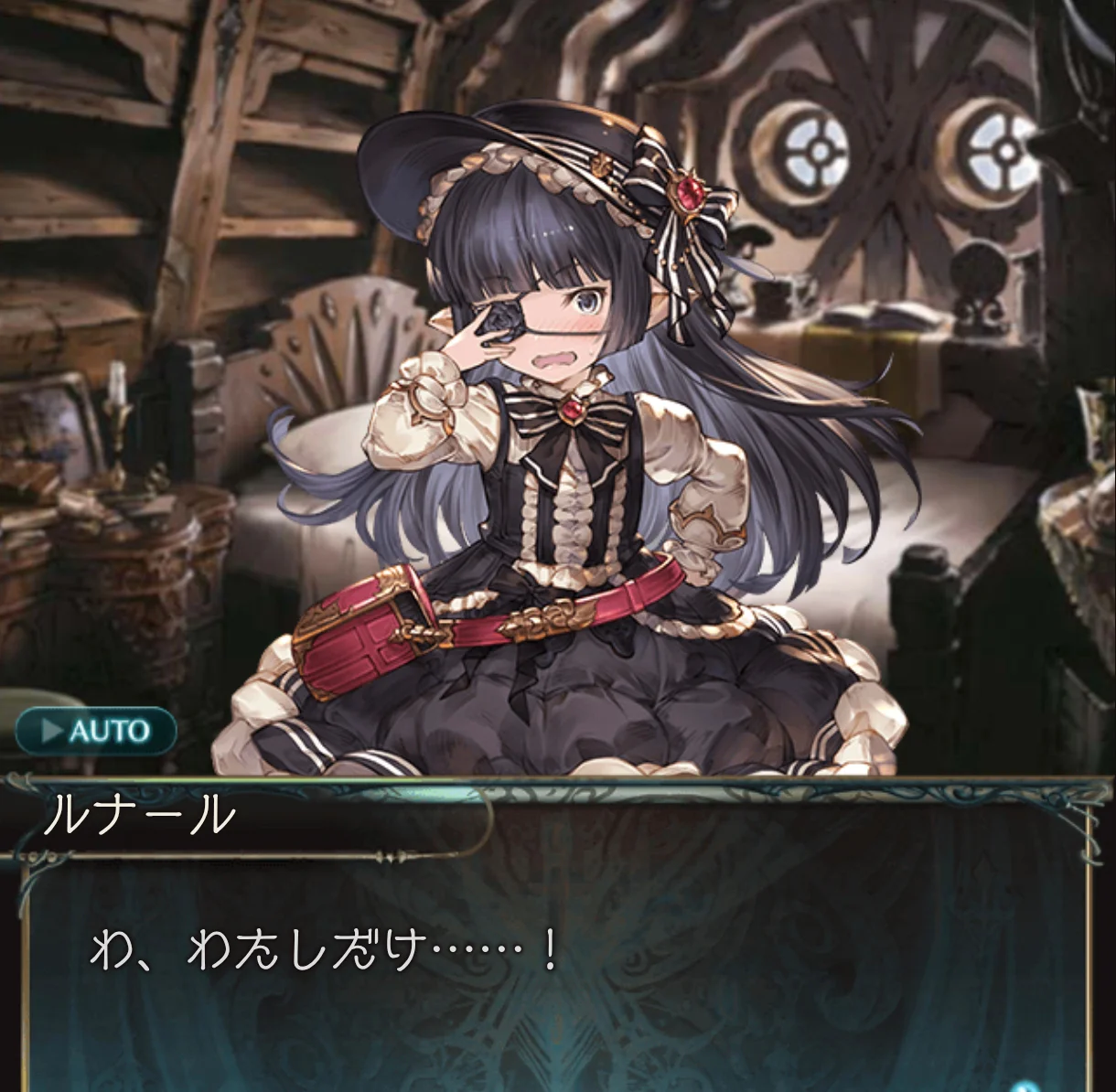Toggle the AUTO dialogue playback button
Image resolution: width=1116 pixels, height=1092 pixels.
pos(96,731)
